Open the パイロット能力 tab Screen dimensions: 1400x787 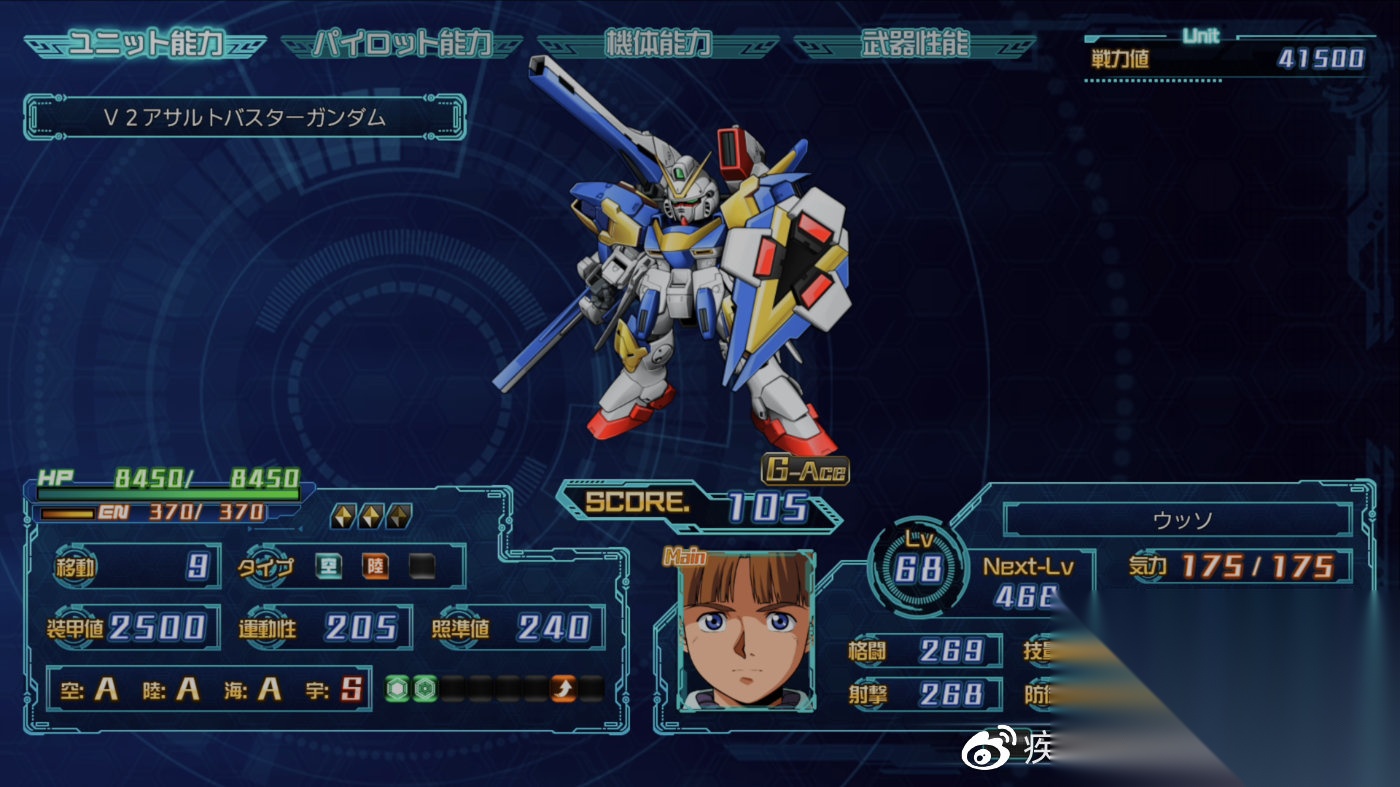[x=402, y=45]
